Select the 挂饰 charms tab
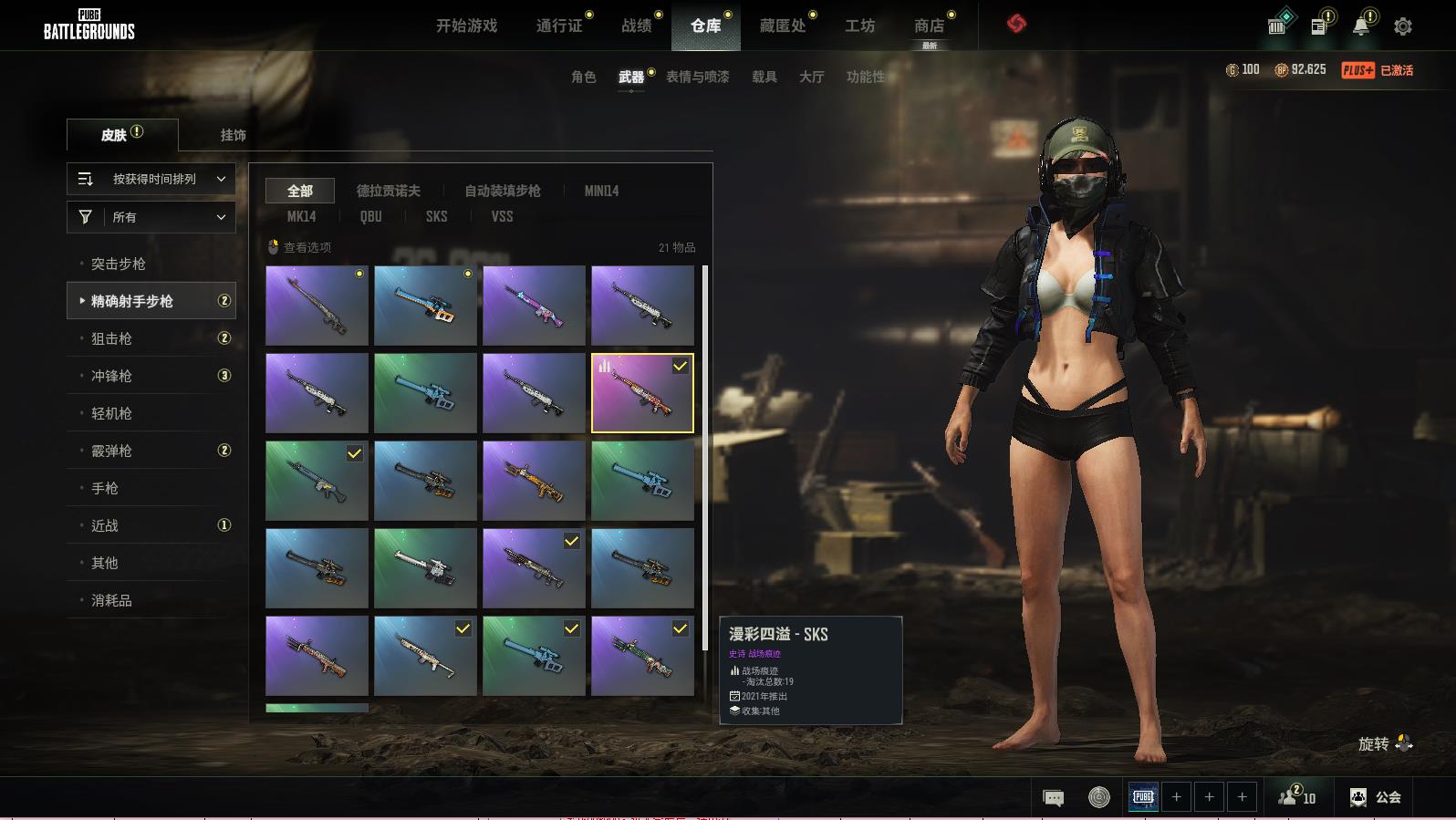The height and width of the screenshot is (820, 1456). click(233, 135)
